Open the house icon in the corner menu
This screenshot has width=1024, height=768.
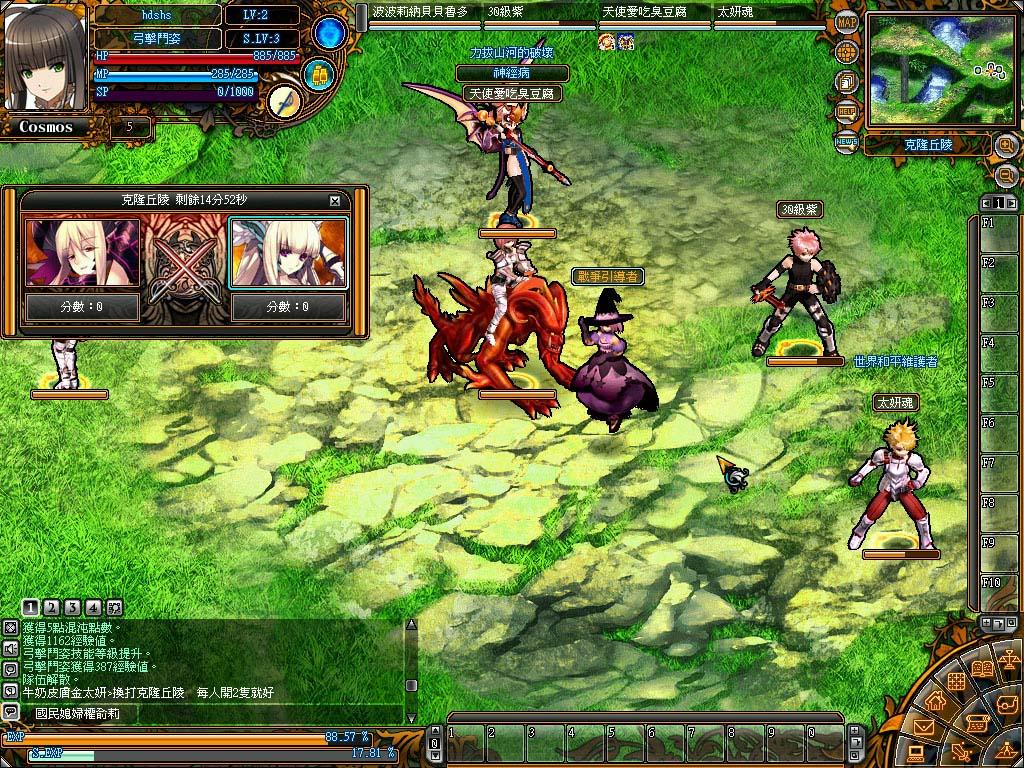click(937, 701)
